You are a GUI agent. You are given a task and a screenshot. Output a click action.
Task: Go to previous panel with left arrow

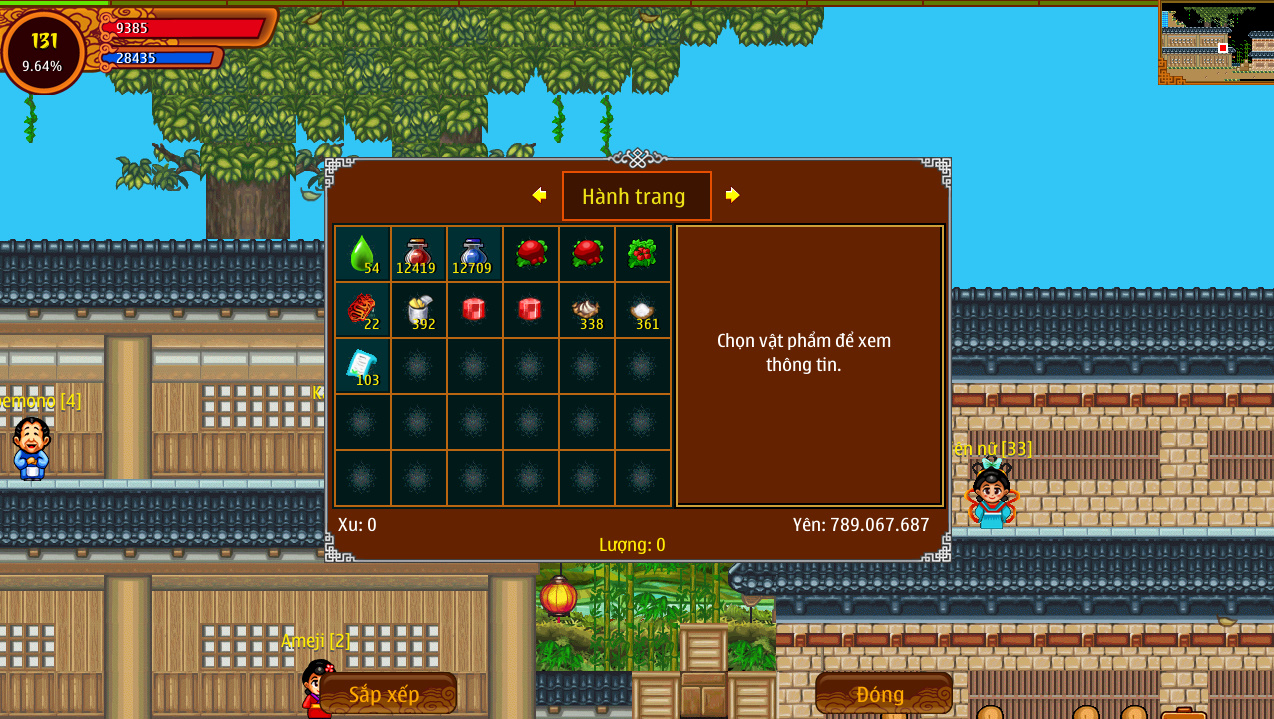tap(539, 195)
